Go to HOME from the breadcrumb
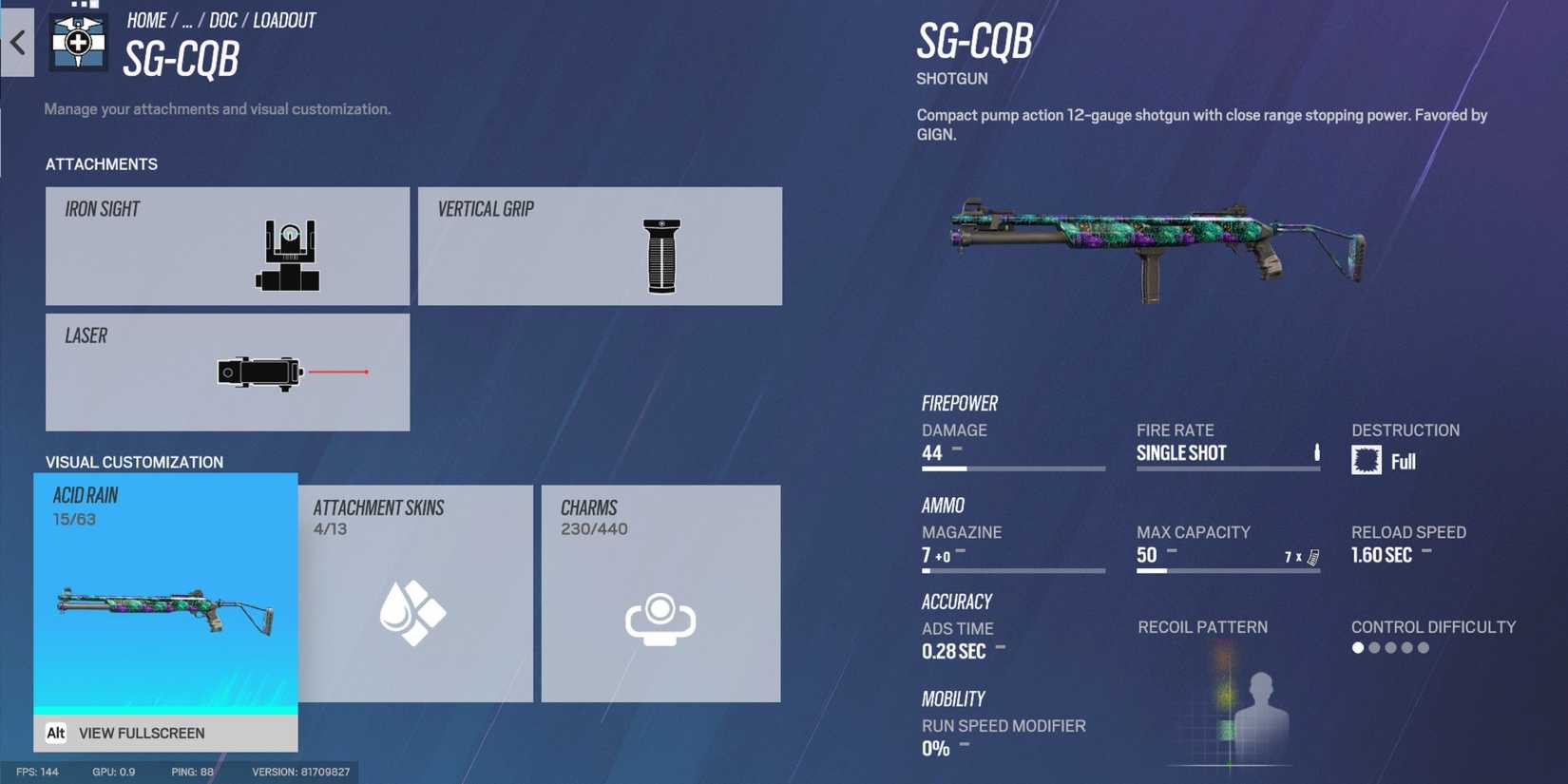 click(x=147, y=20)
